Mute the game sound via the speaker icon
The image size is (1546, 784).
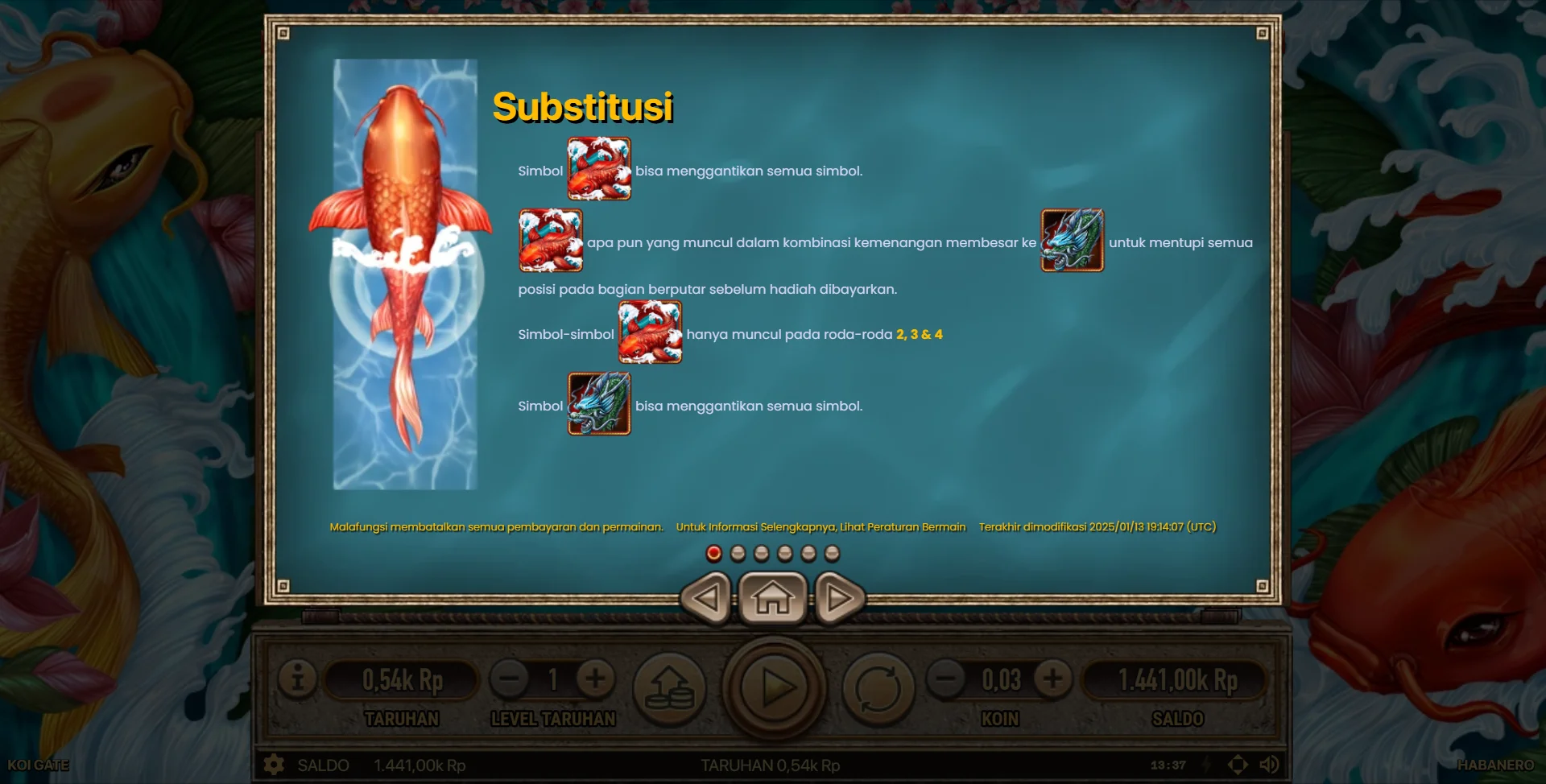pyautogui.click(x=1269, y=765)
